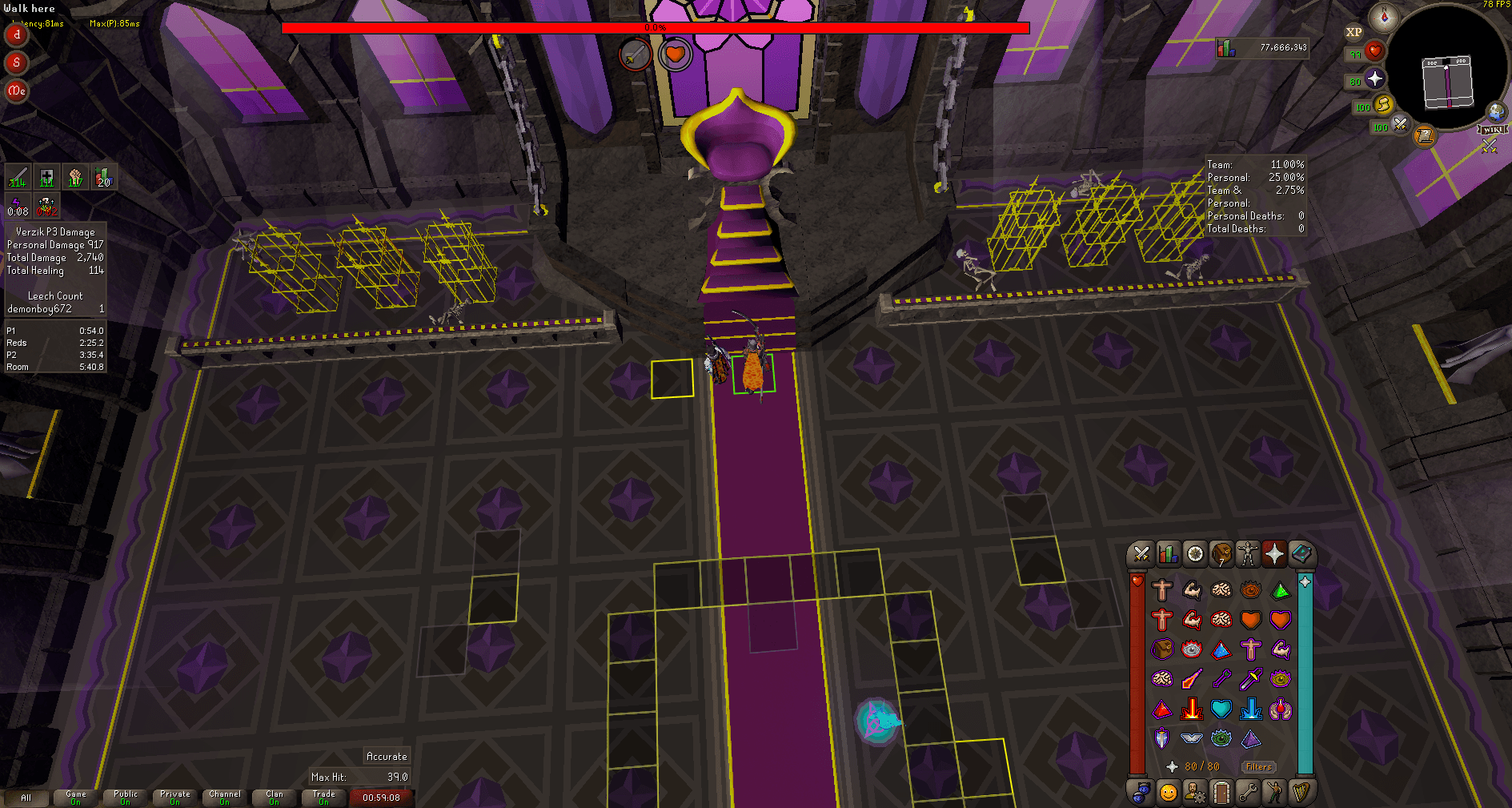
Task: Toggle quick prayers on the prayer orb
Action: coord(1374,78)
